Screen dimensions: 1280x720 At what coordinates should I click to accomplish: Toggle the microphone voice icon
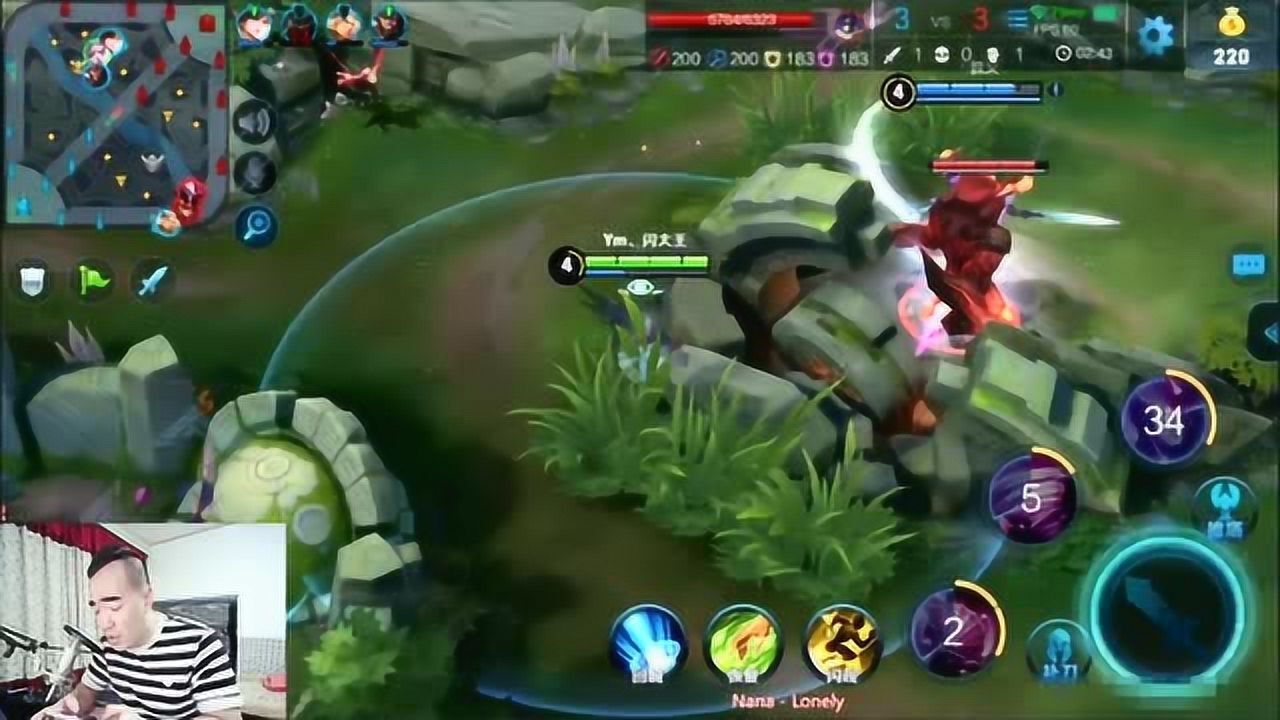pyautogui.click(x=254, y=172)
